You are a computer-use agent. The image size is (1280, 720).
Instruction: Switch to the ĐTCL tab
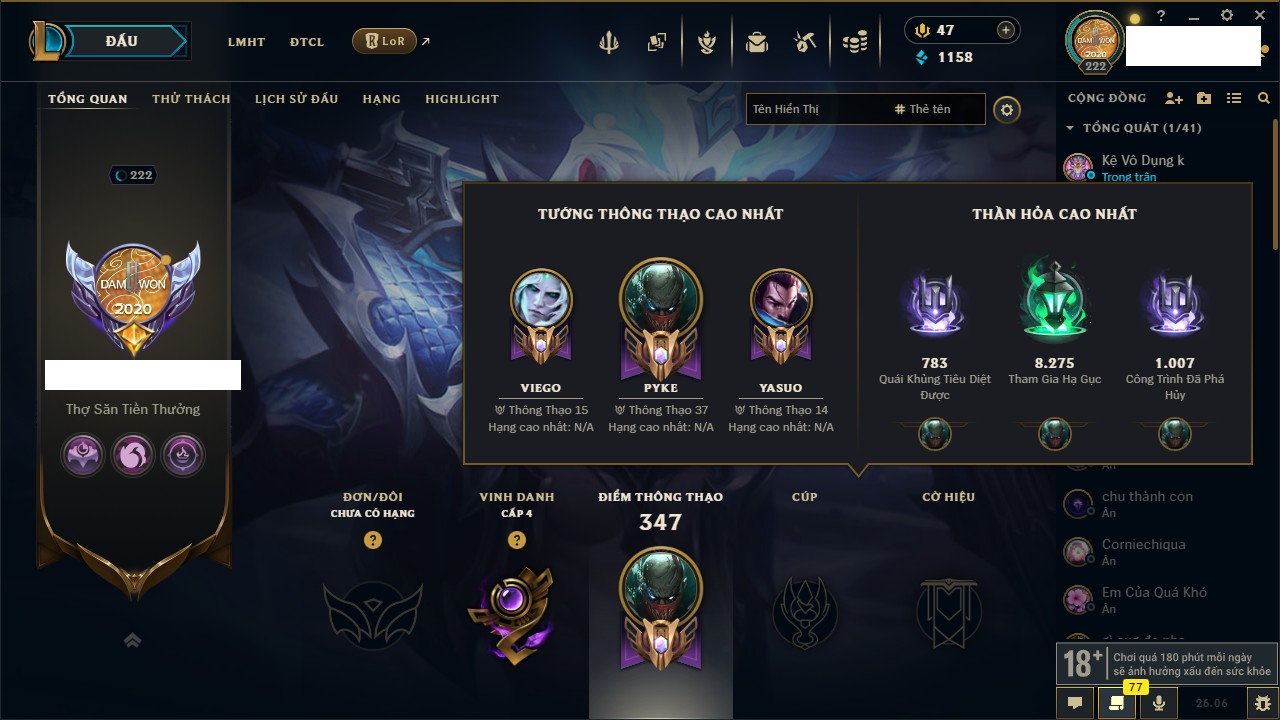(307, 42)
